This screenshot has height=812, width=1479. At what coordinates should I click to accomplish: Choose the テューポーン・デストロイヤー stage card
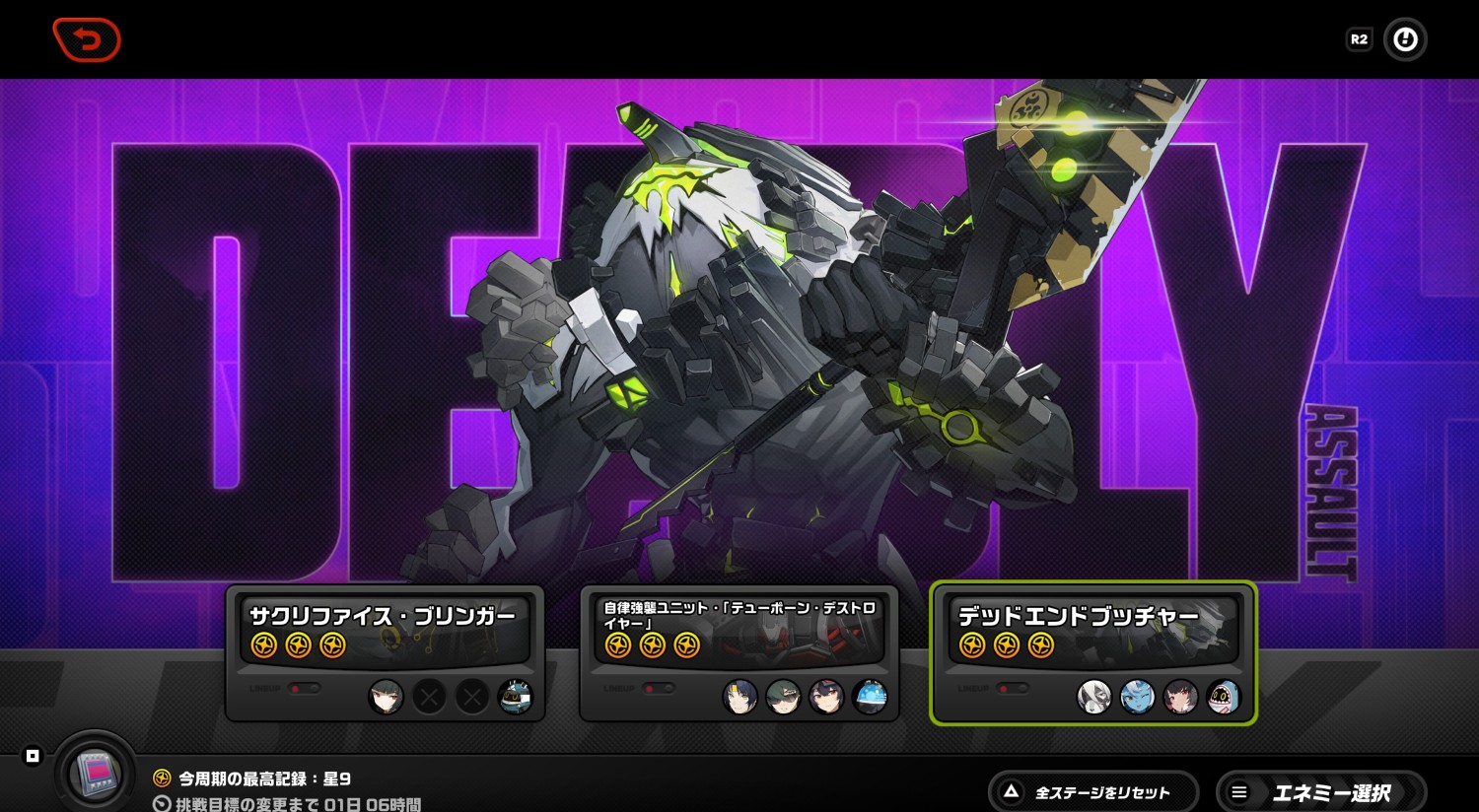point(739,652)
